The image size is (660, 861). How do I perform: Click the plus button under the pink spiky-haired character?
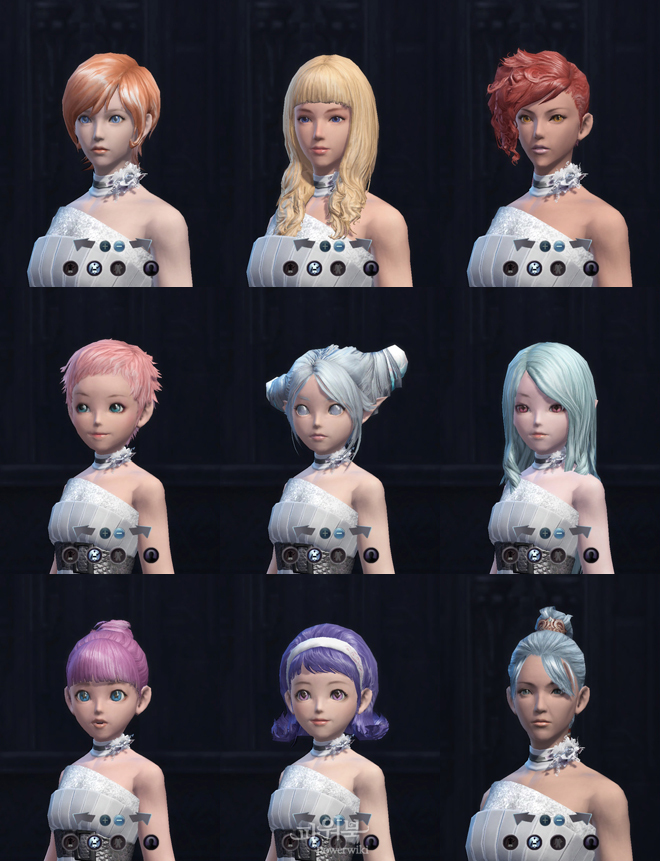105,533
